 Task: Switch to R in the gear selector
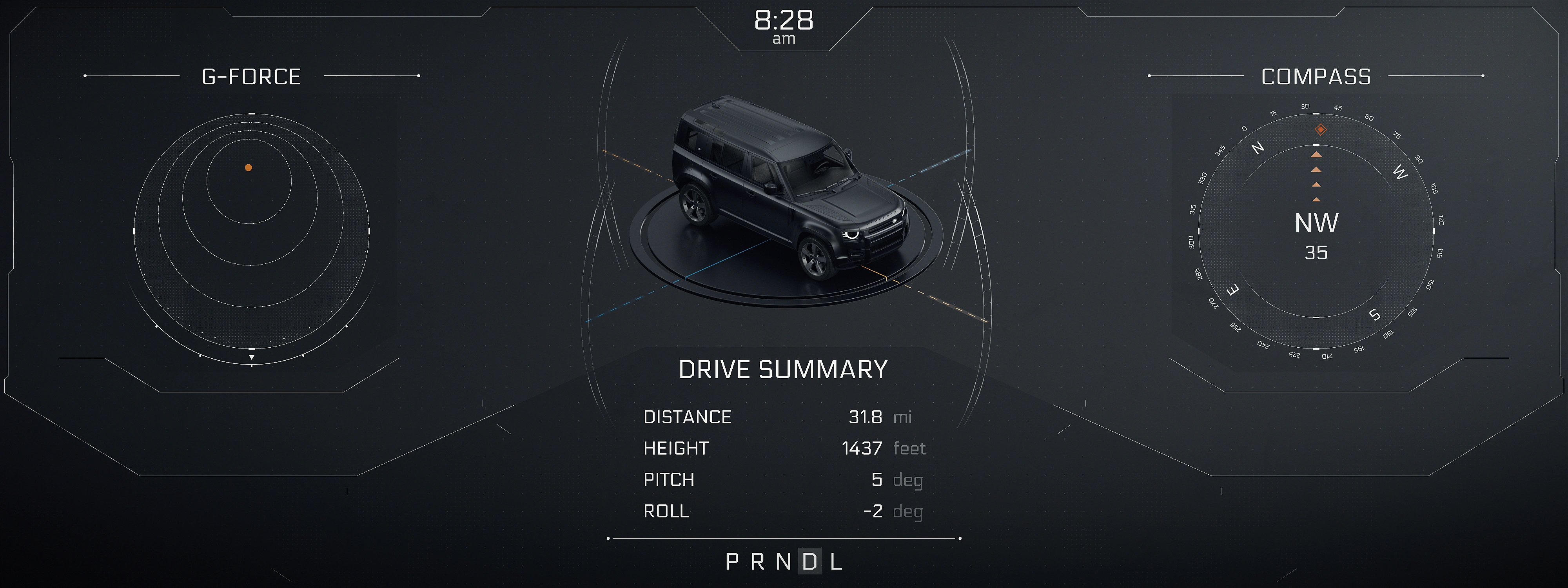point(758,562)
